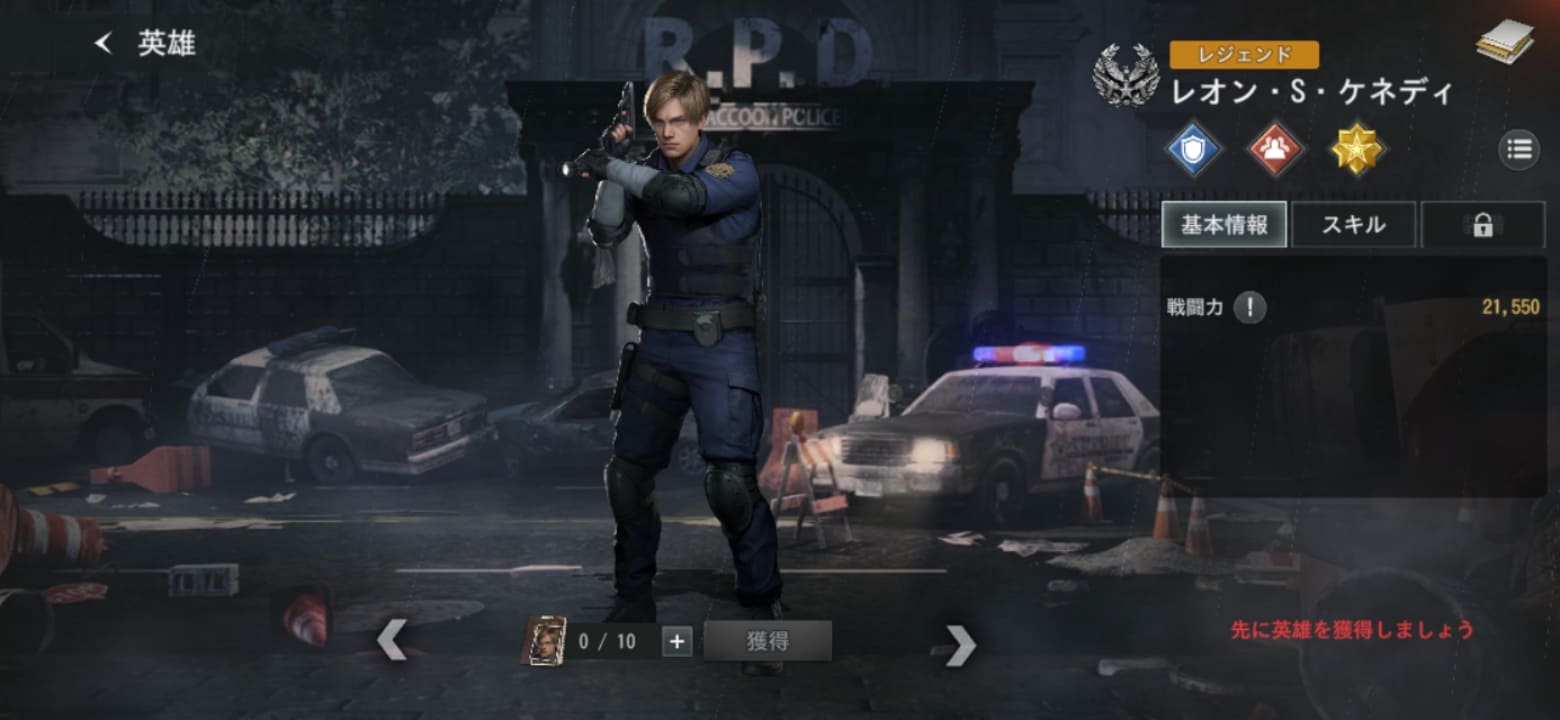The height and width of the screenshot is (720, 1560).
Task: Tap the gold star badge icon
Action: click(x=1357, y=150)
